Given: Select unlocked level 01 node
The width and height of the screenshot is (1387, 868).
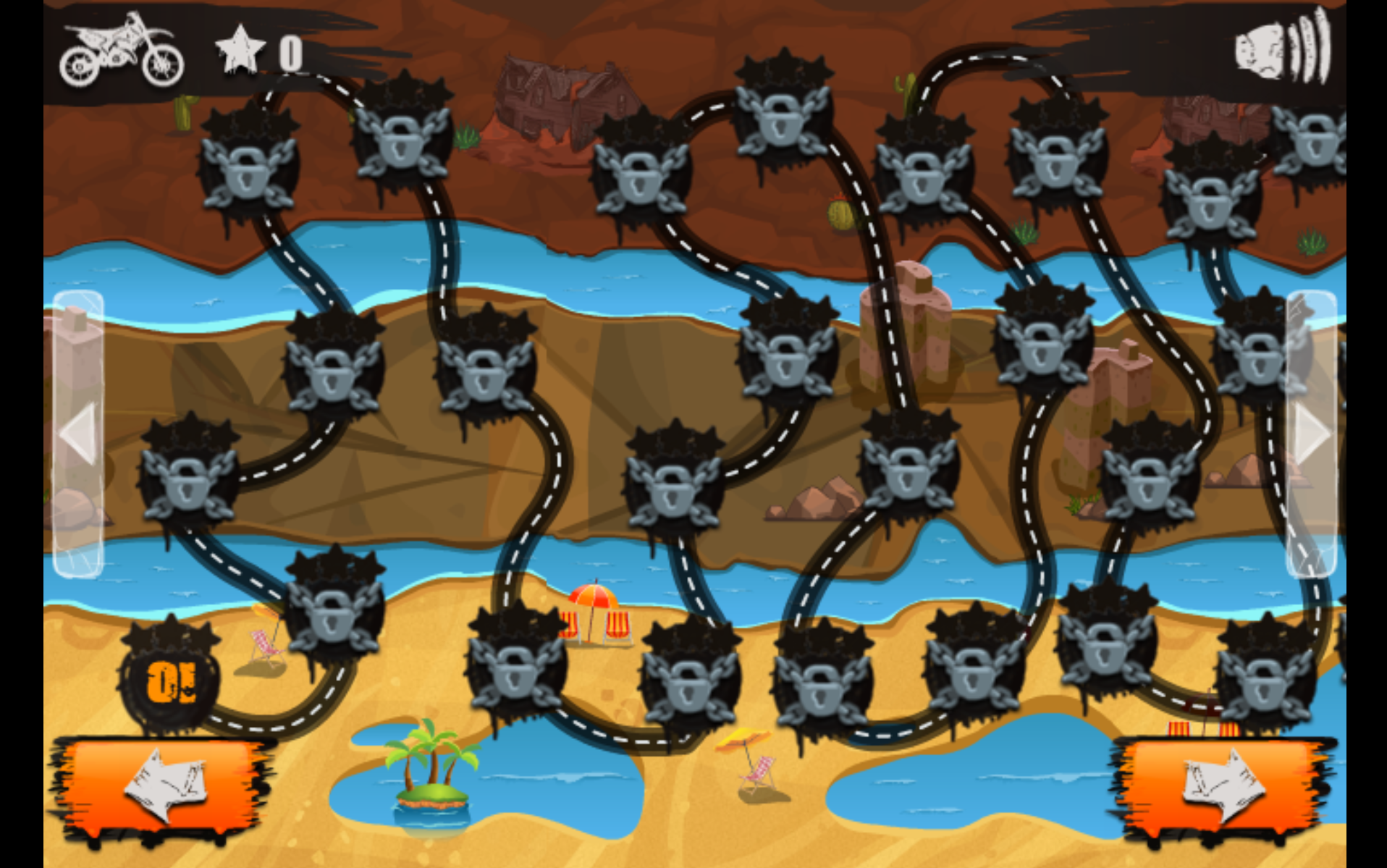Looking at the screenshot, I should point(171,682).
